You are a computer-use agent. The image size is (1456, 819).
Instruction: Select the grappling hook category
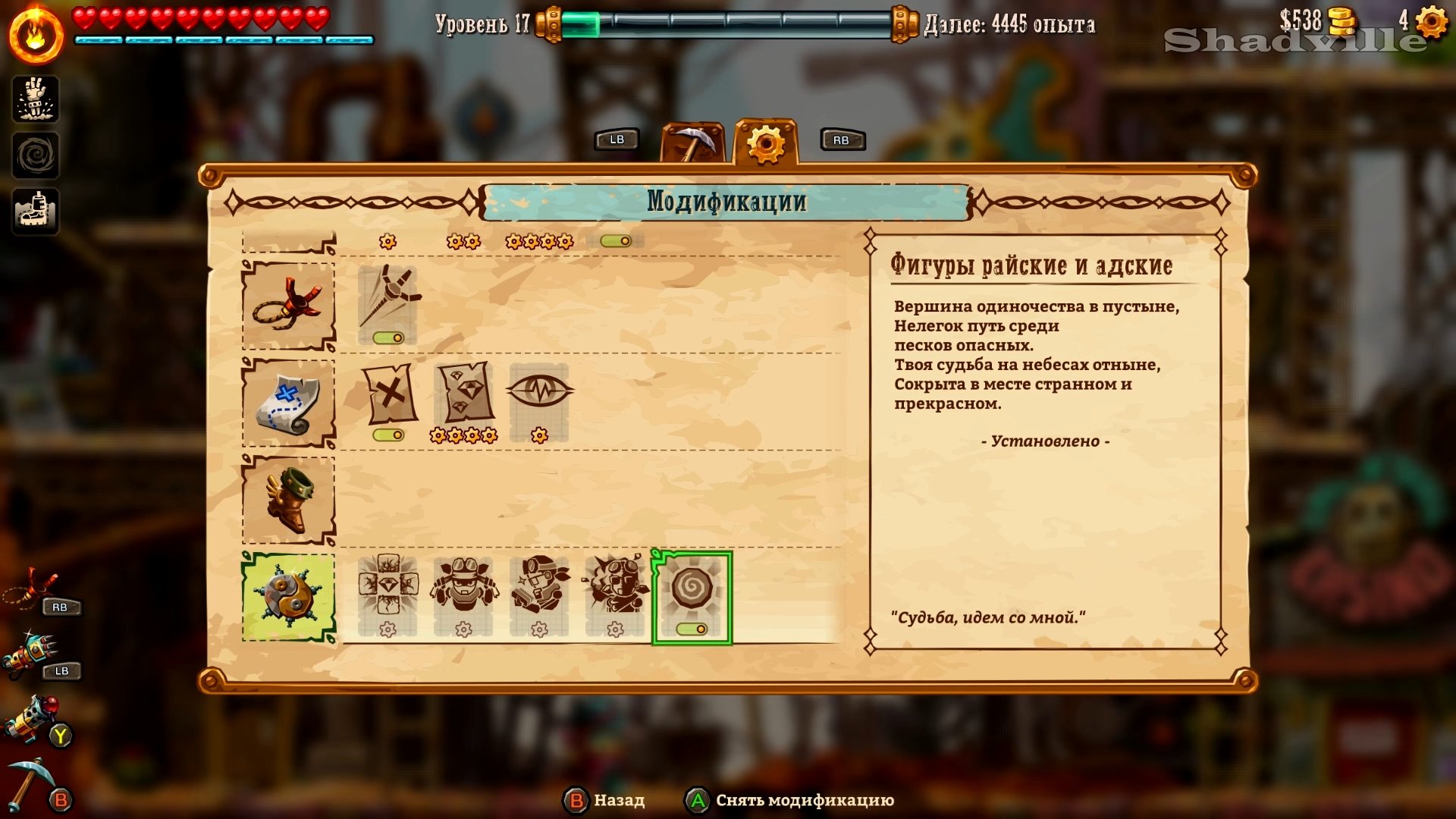288,306
